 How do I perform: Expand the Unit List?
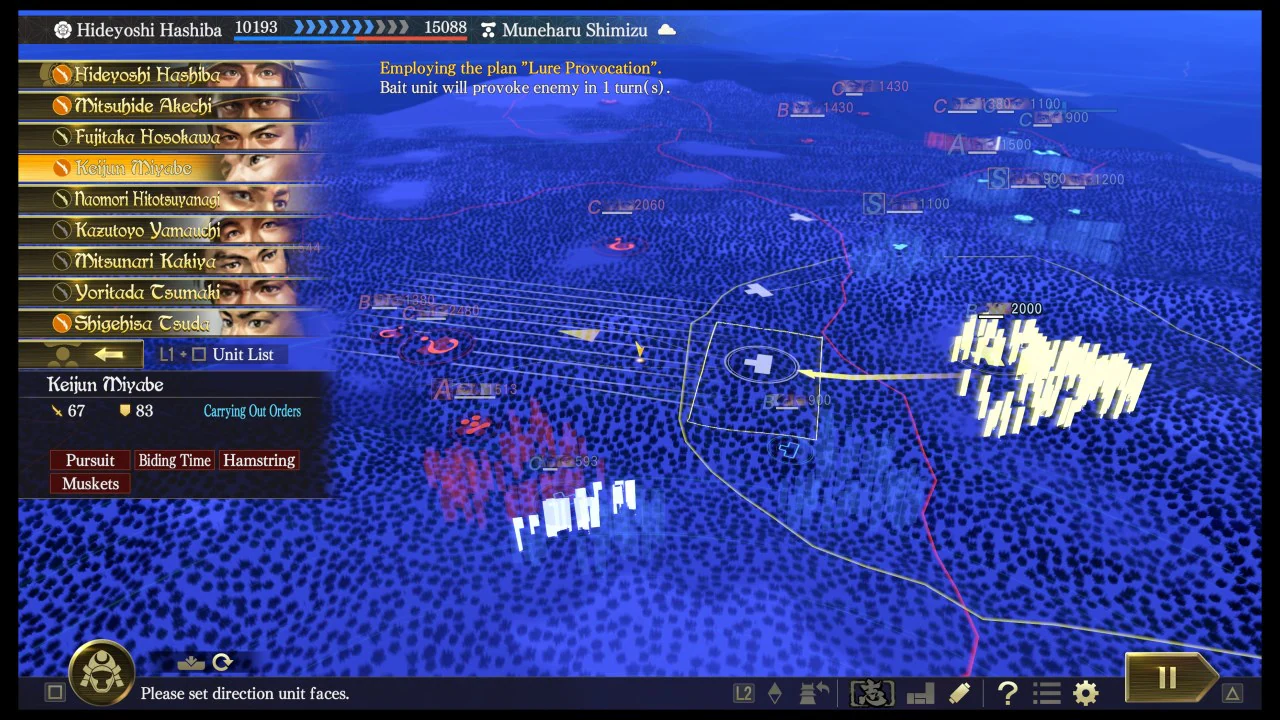tap(242, 354)
